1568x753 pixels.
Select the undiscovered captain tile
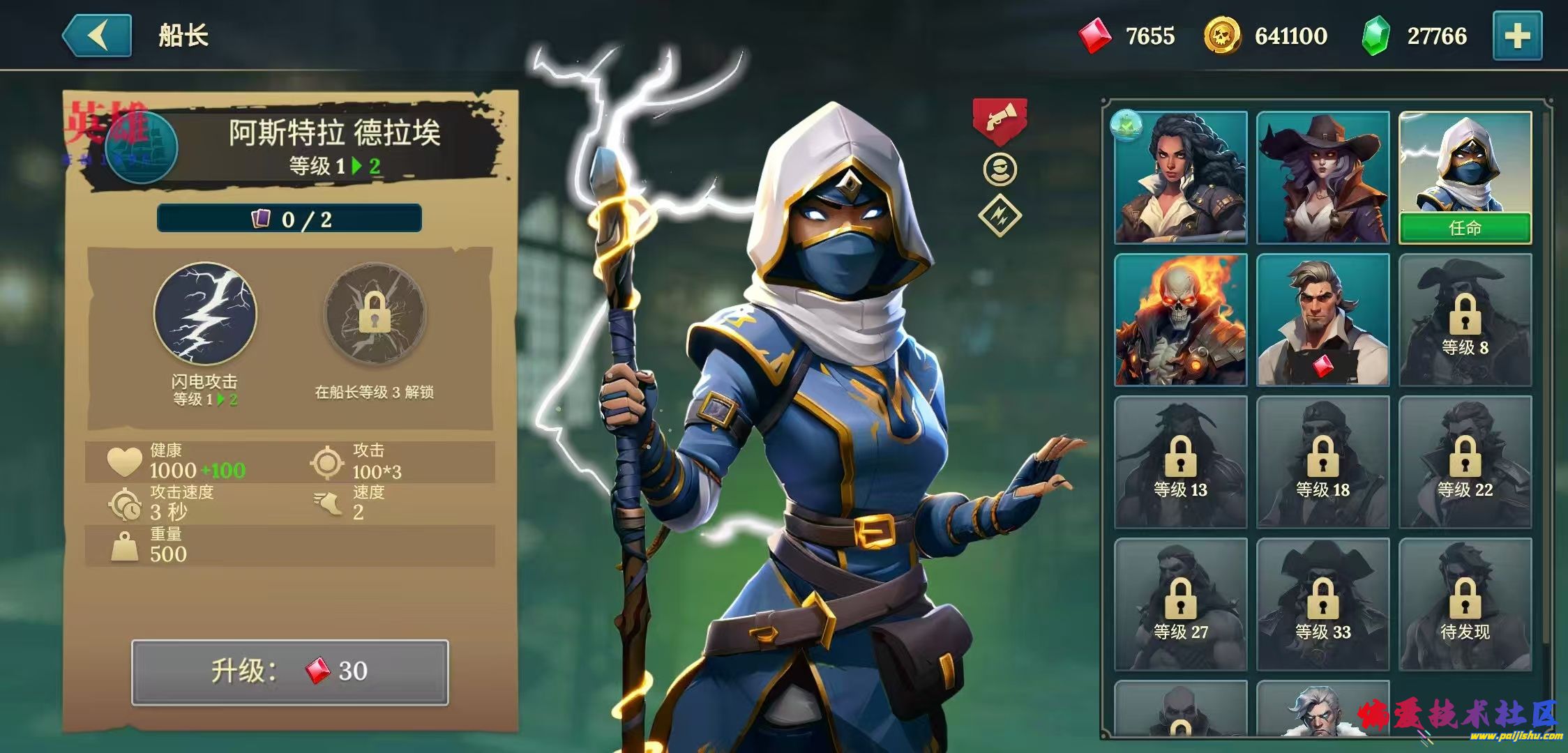tap(1465, 604)
